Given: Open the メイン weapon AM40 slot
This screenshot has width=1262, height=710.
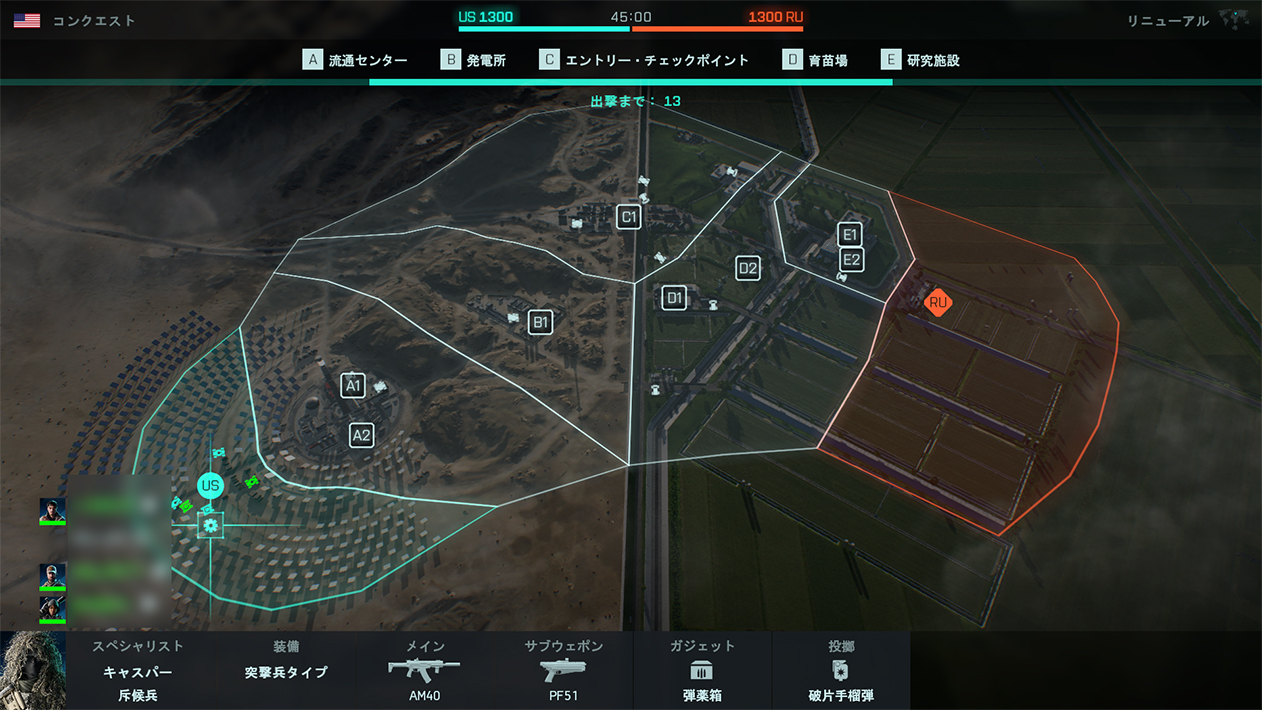Looking at the screenshot, I should click(x=425, y=670).
